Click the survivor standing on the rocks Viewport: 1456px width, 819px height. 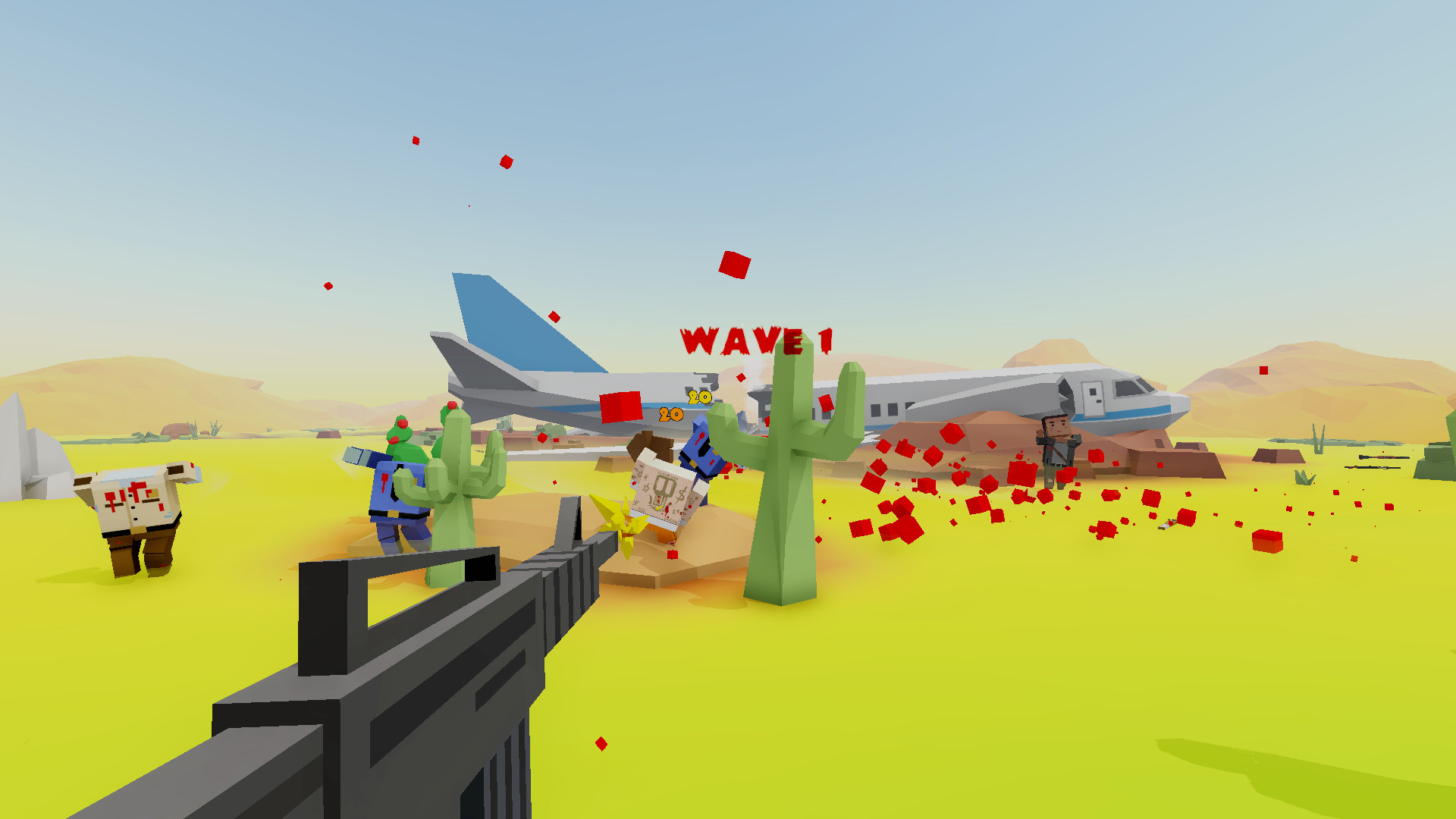point(1059,447)
